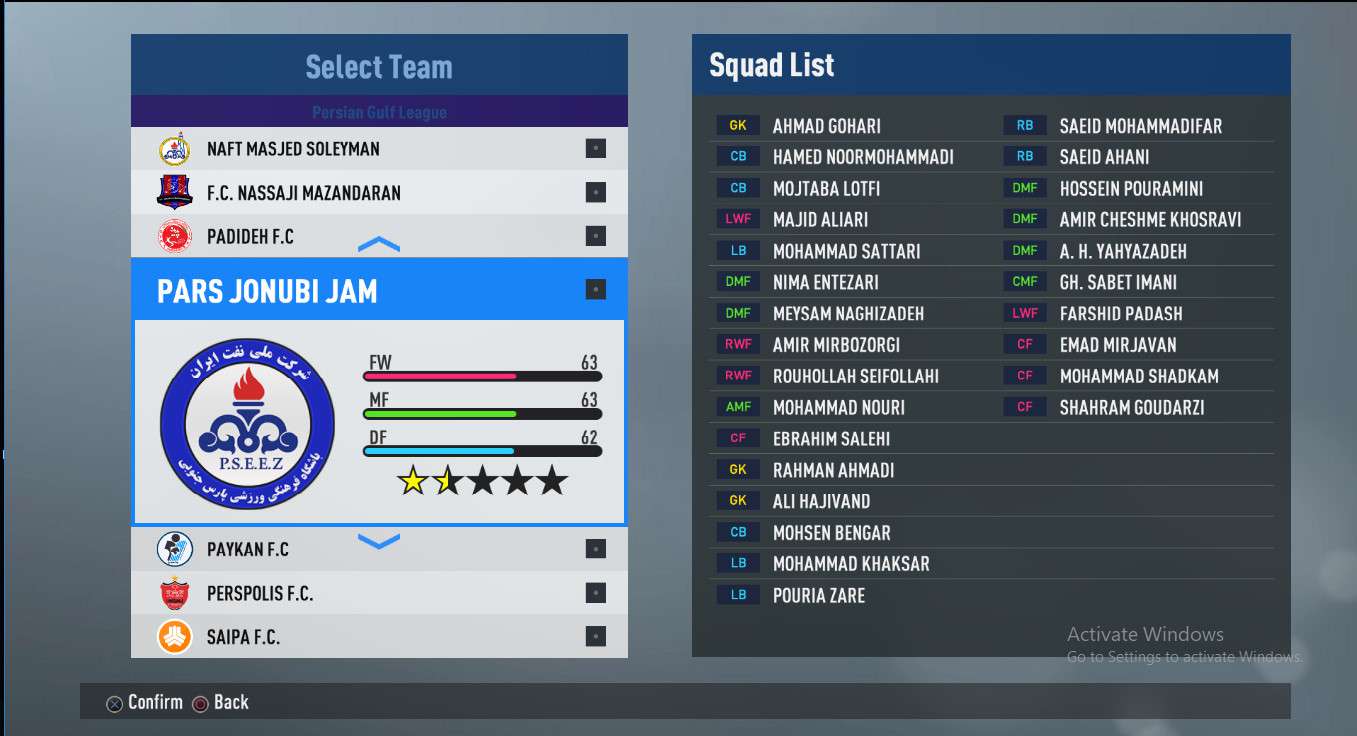Click the down arrow below team crest
This screenshot has height=736, width=1357.
[x=378, y=541]
